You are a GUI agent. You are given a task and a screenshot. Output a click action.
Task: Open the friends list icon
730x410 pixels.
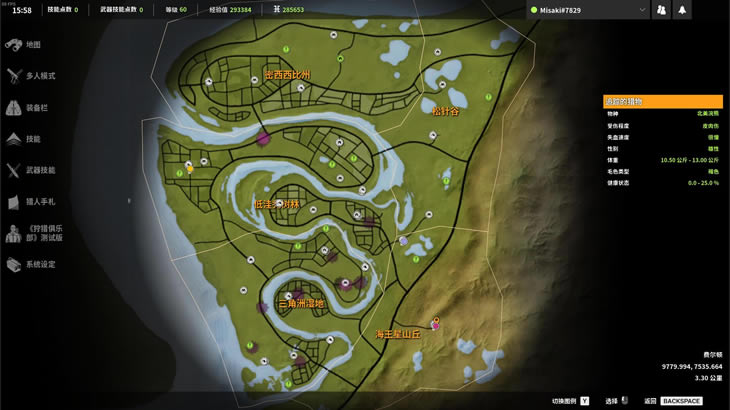[661, 10]
